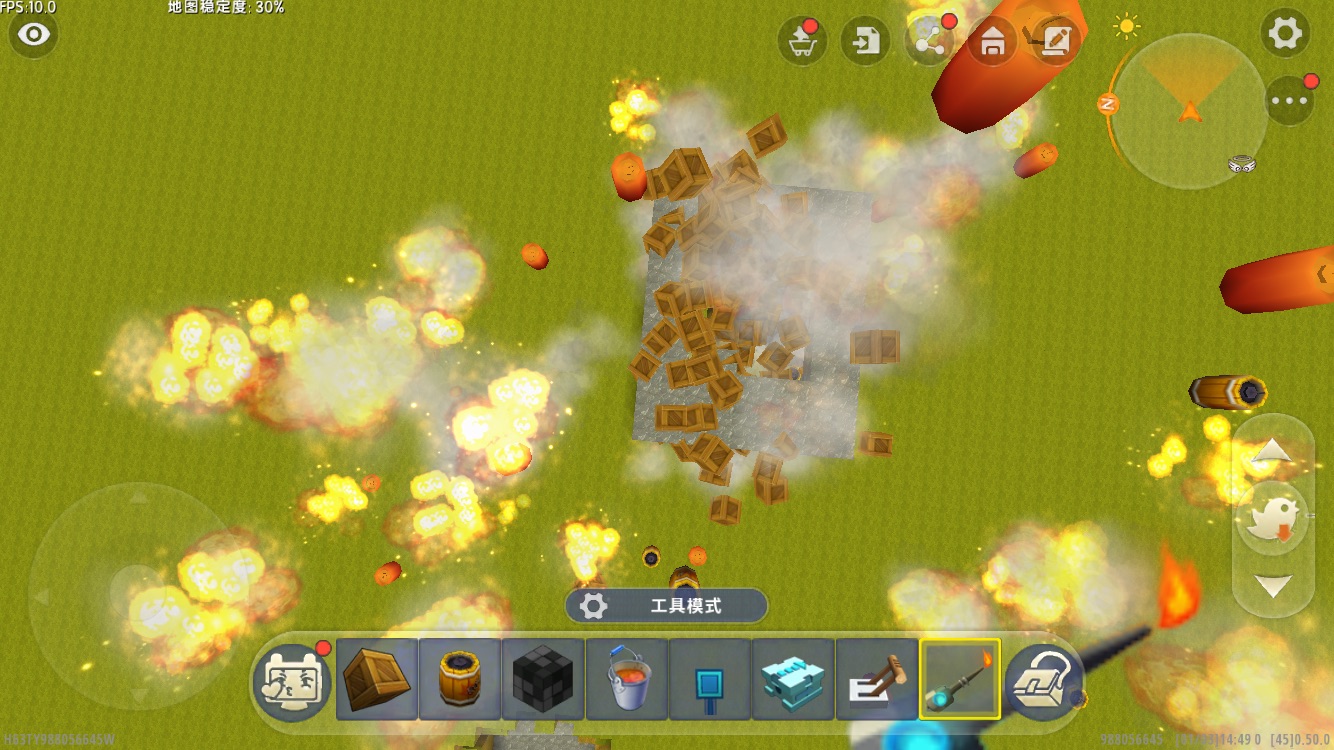Select the cyan machine block slot
The image size is (1334, 750).
[793, 679]
